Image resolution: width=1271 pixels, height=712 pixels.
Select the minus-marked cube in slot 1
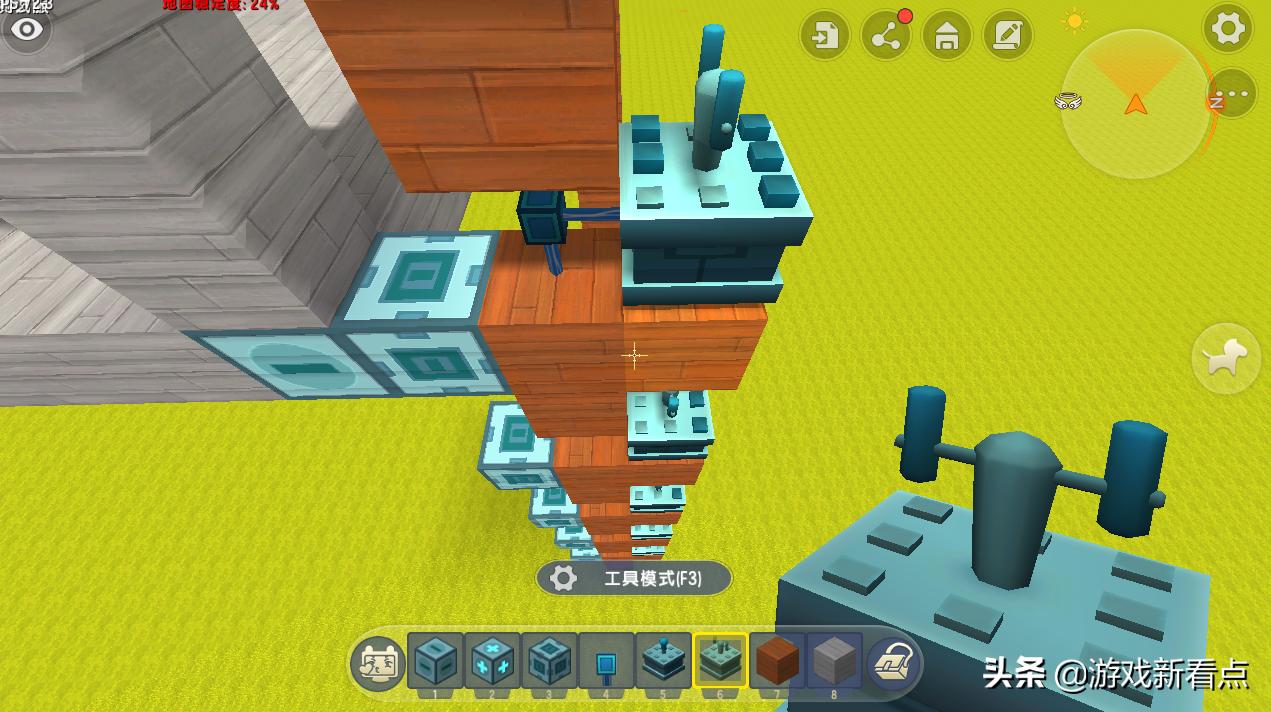tap(436, 660)
